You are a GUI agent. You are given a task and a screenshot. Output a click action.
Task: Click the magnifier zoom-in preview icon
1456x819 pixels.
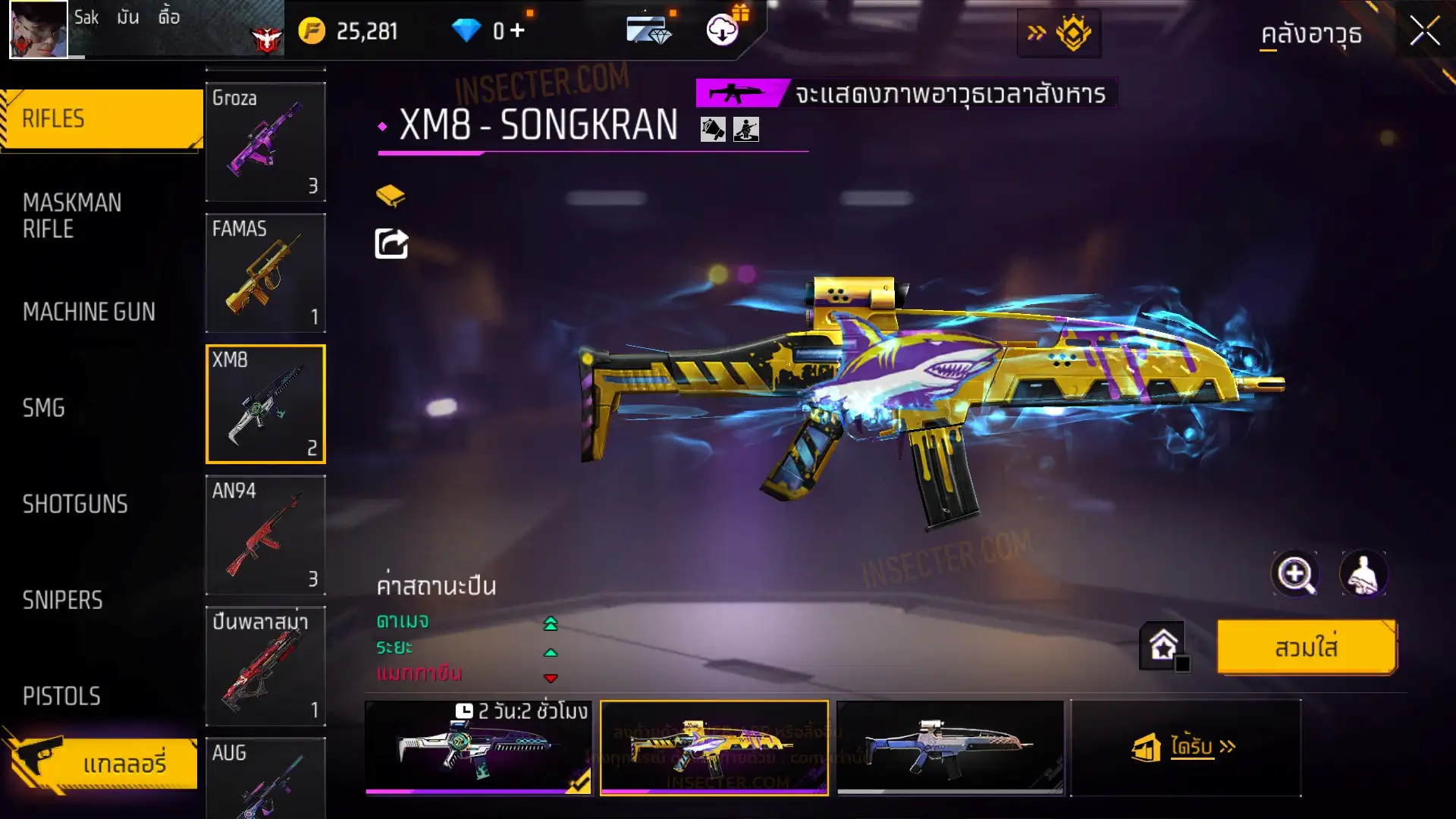1294,574
